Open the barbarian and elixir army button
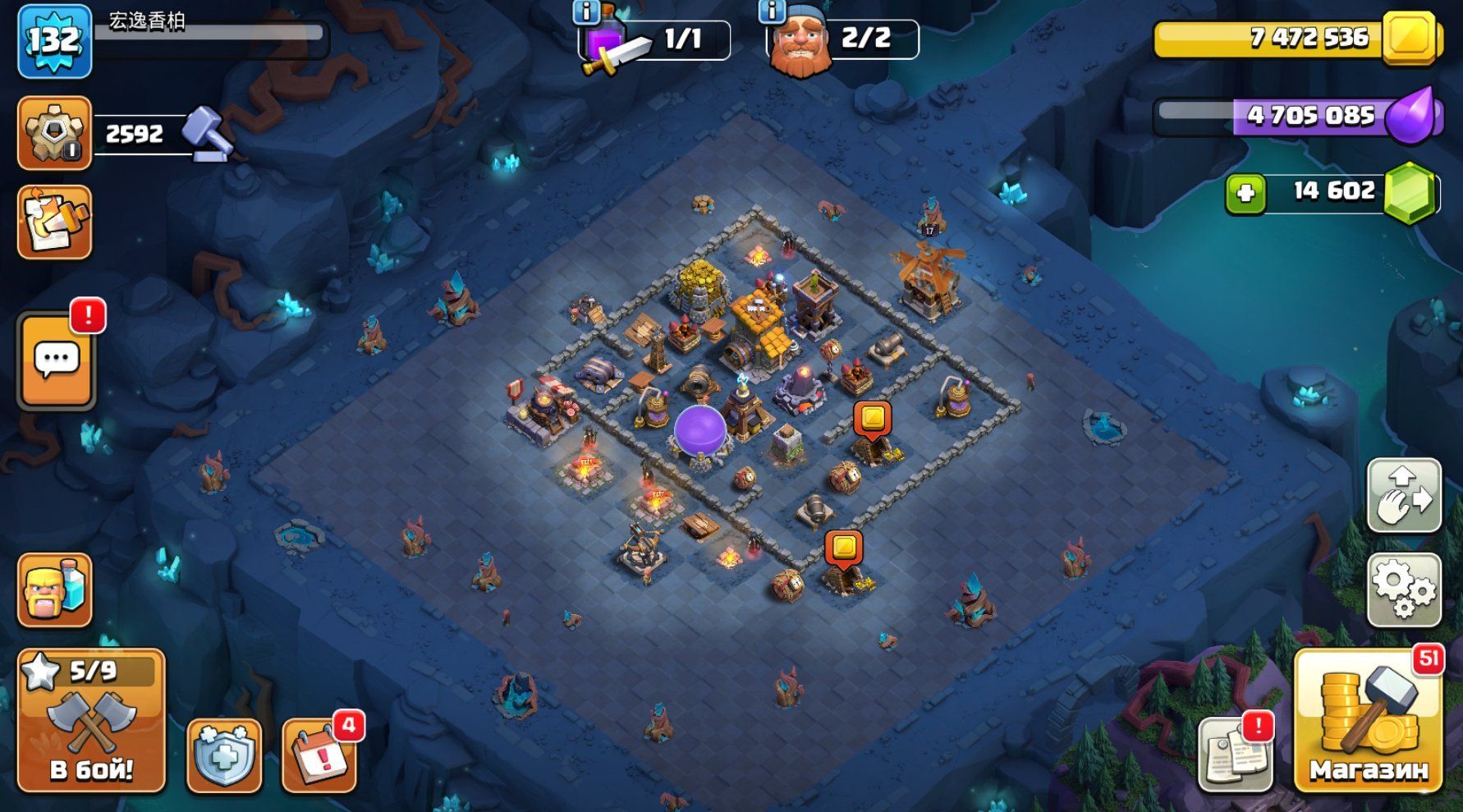The height and width of the screenshot is (812, 1463). pos(54,590)
